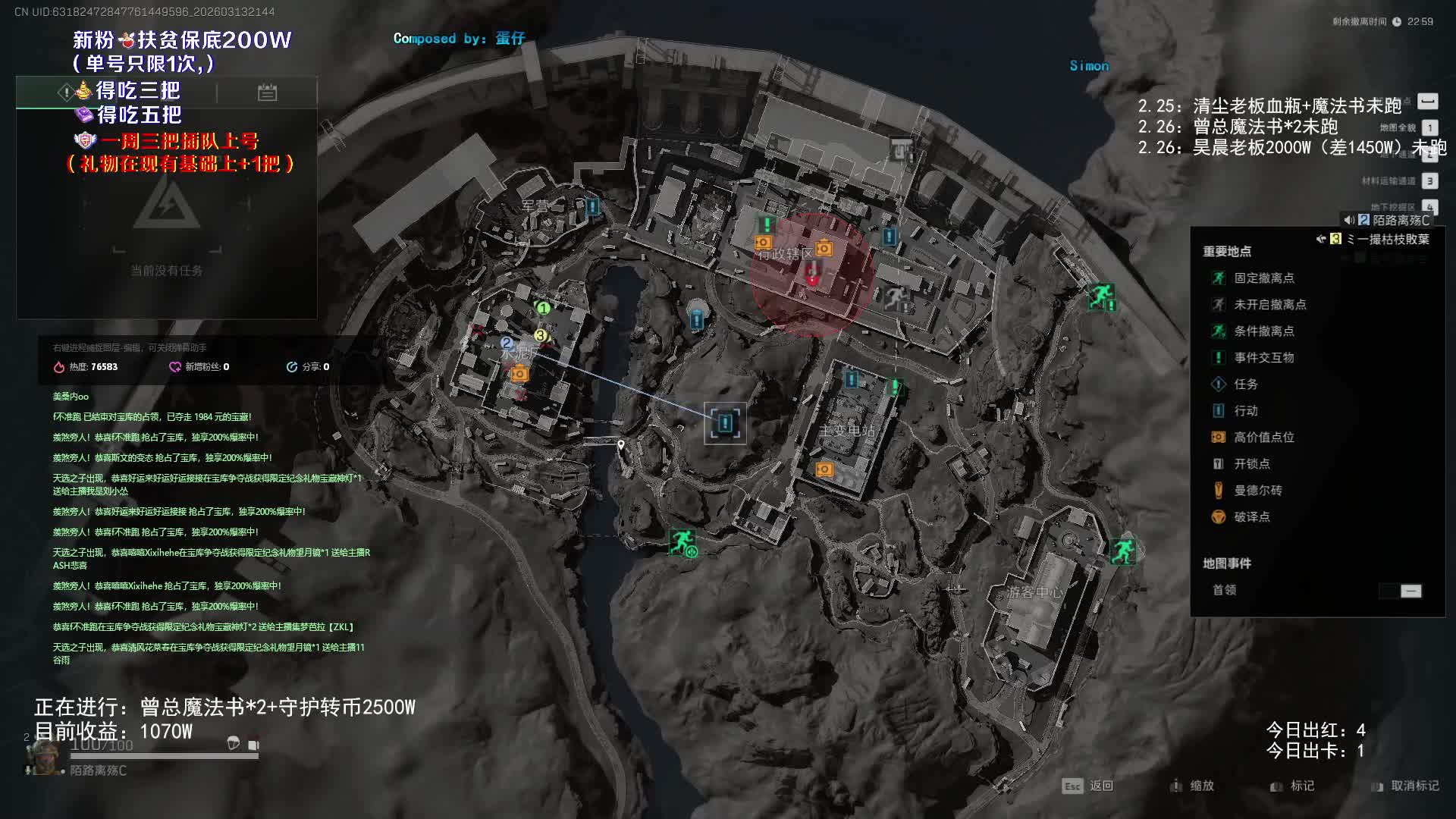1456x819 pixels.
Task: Click the high-value camera marker at 主变电站
Action: click(x=824, y=470)
